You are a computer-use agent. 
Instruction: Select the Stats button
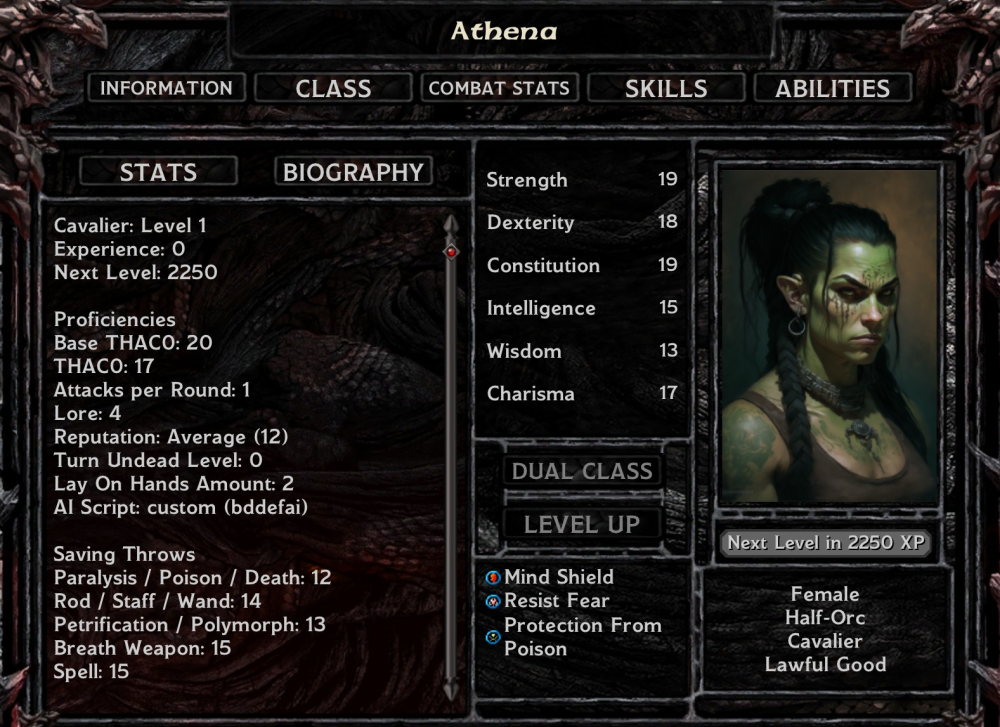click(x=158, y=172)
